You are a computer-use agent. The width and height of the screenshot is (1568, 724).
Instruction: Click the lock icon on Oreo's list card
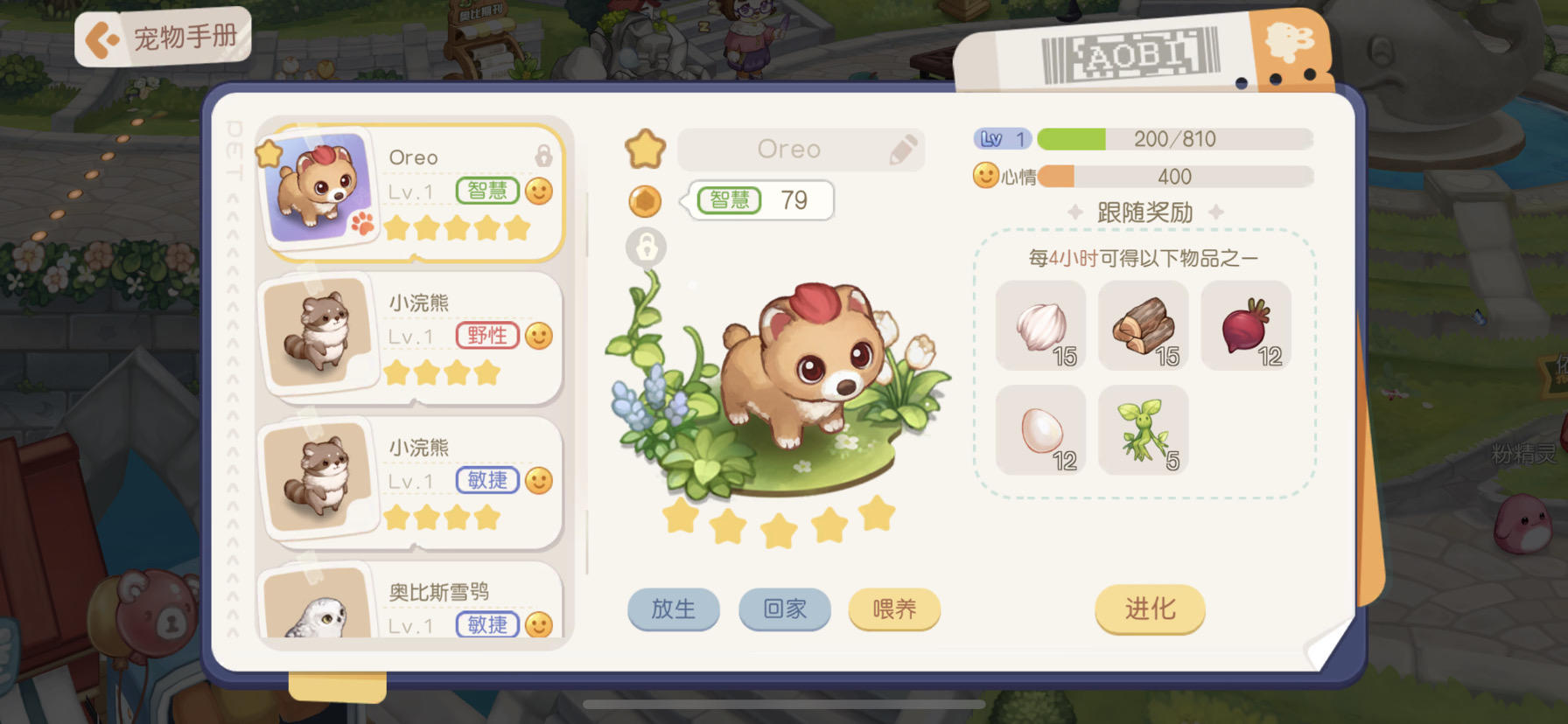coord(544,154)
